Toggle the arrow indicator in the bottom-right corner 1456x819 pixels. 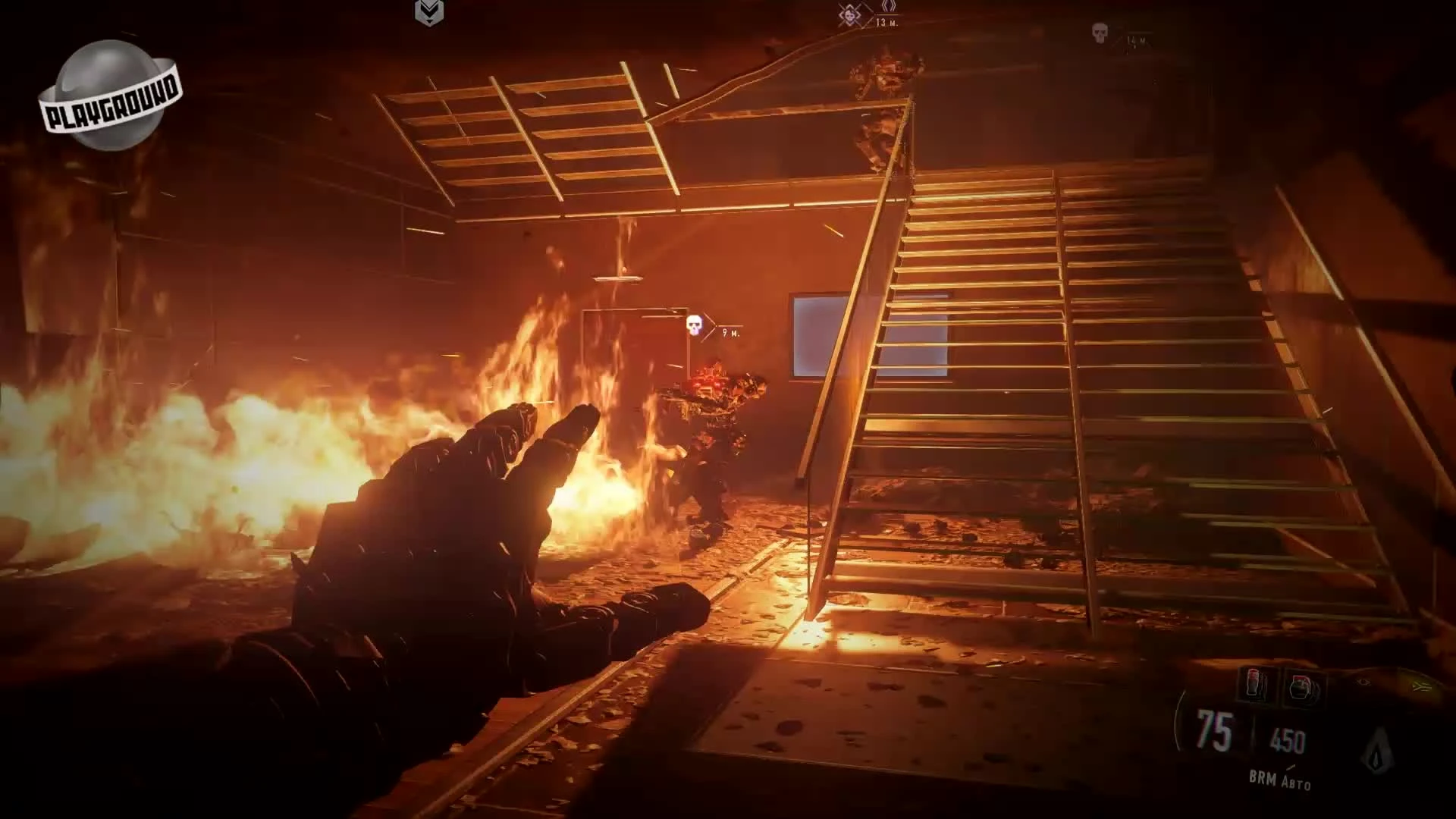coord(1423,686)
